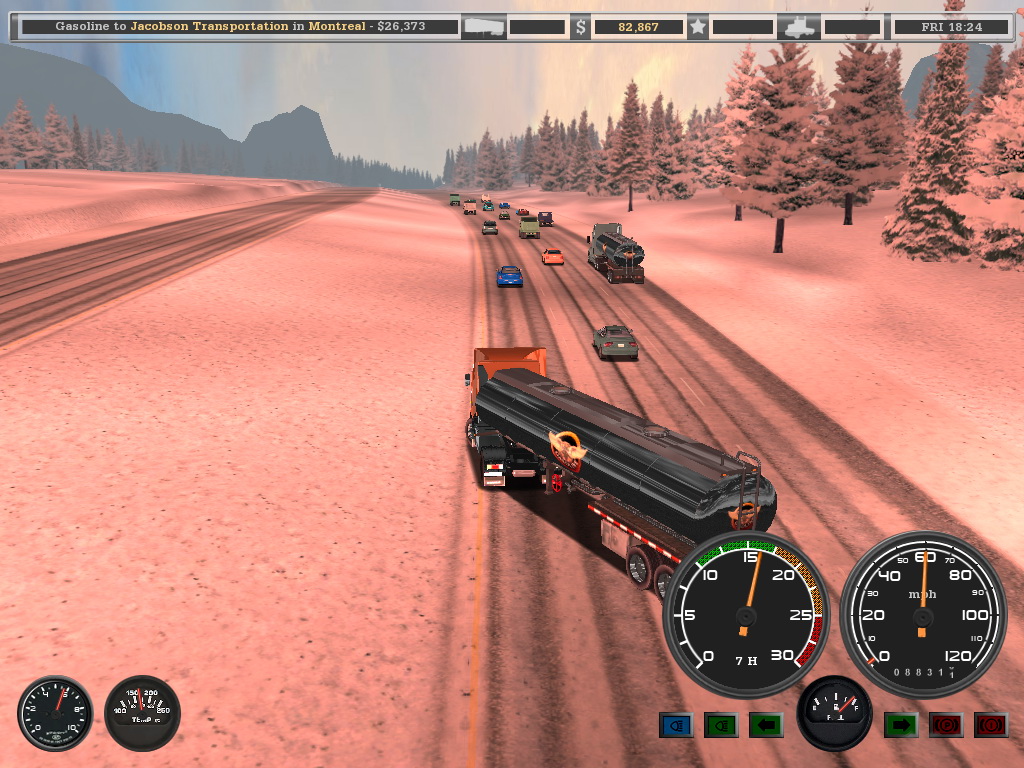The height and width of the screenshot is (768, 1024).
Task: Click the red brake warning light icon
Action: pyautogui.click(x=991, y=724)
